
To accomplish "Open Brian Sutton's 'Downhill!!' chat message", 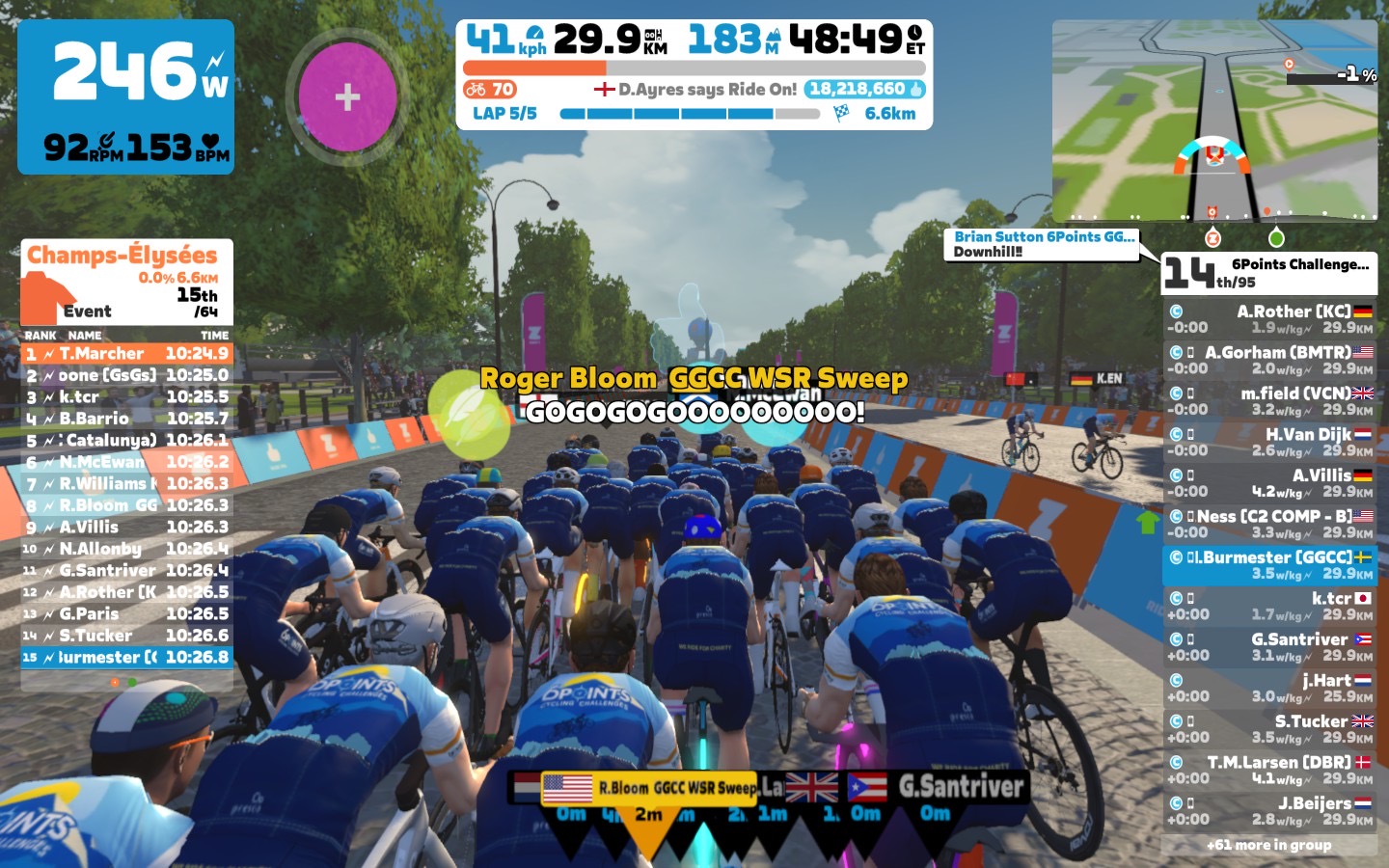I will (x=1042, y=244).
